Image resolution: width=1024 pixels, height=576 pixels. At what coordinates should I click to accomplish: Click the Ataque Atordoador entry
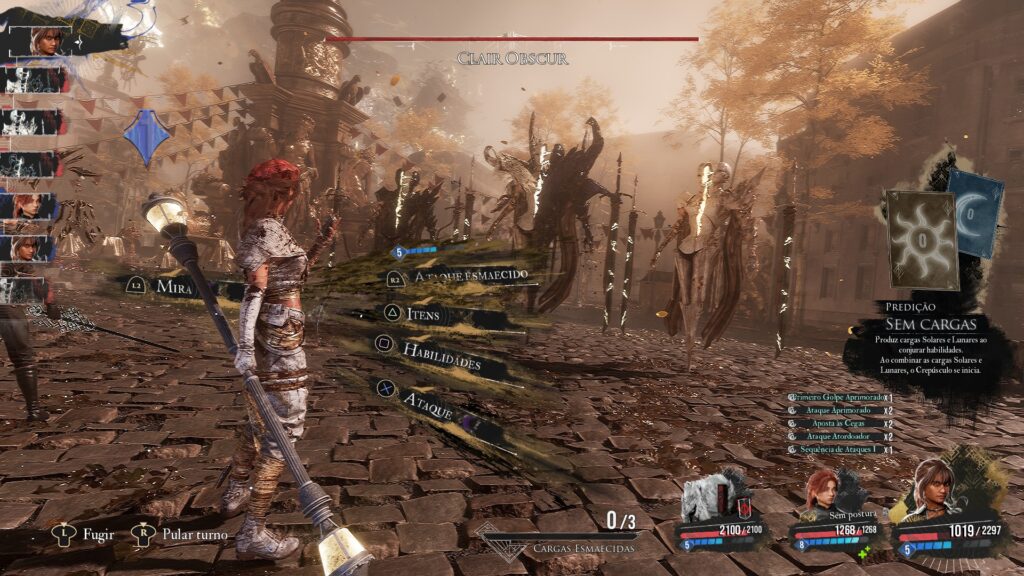pyautogui.click(x=837, y=437)
